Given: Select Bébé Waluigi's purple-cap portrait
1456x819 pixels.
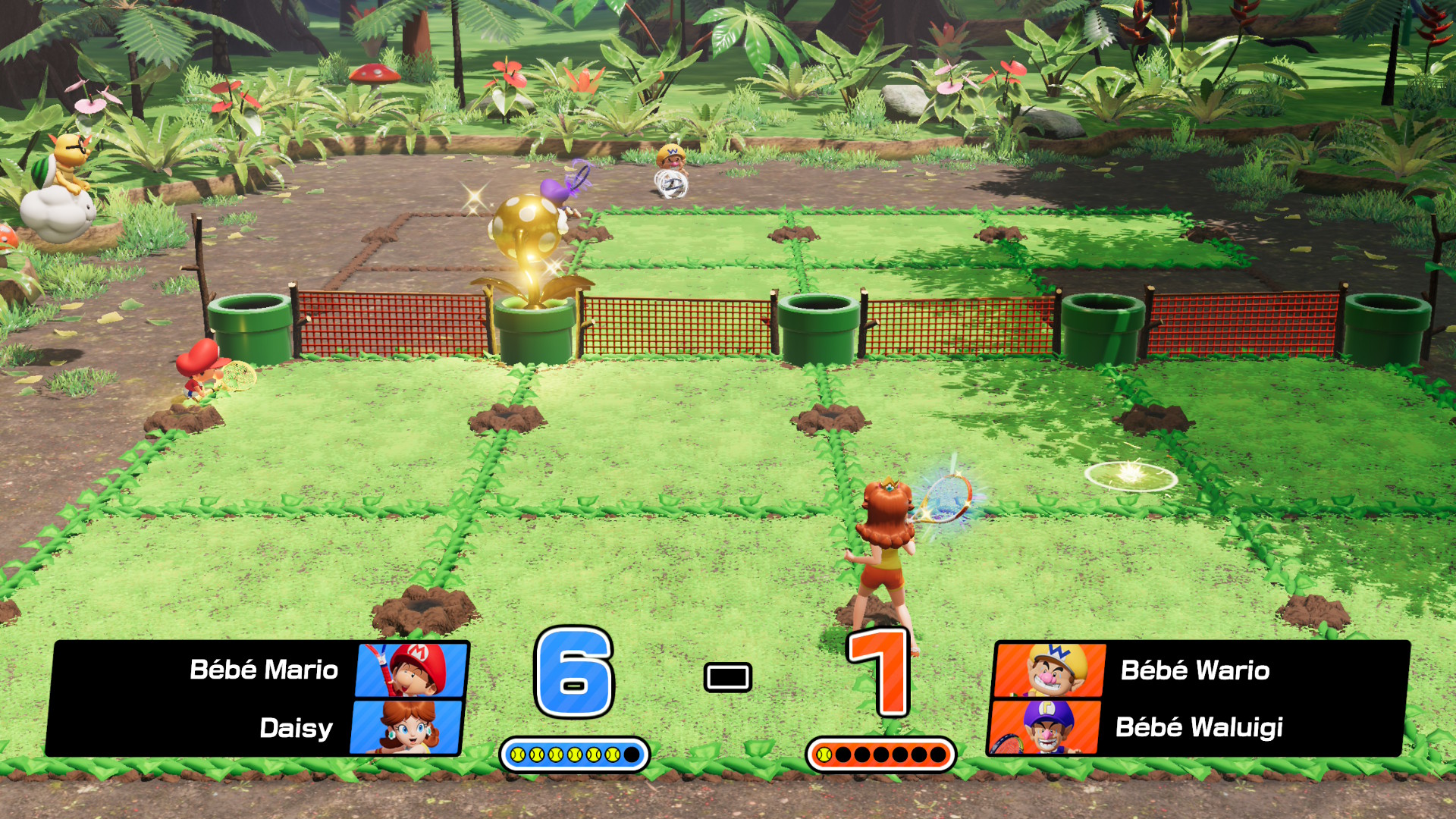Looking at the screenshot, I should (x=1045, y=727).
